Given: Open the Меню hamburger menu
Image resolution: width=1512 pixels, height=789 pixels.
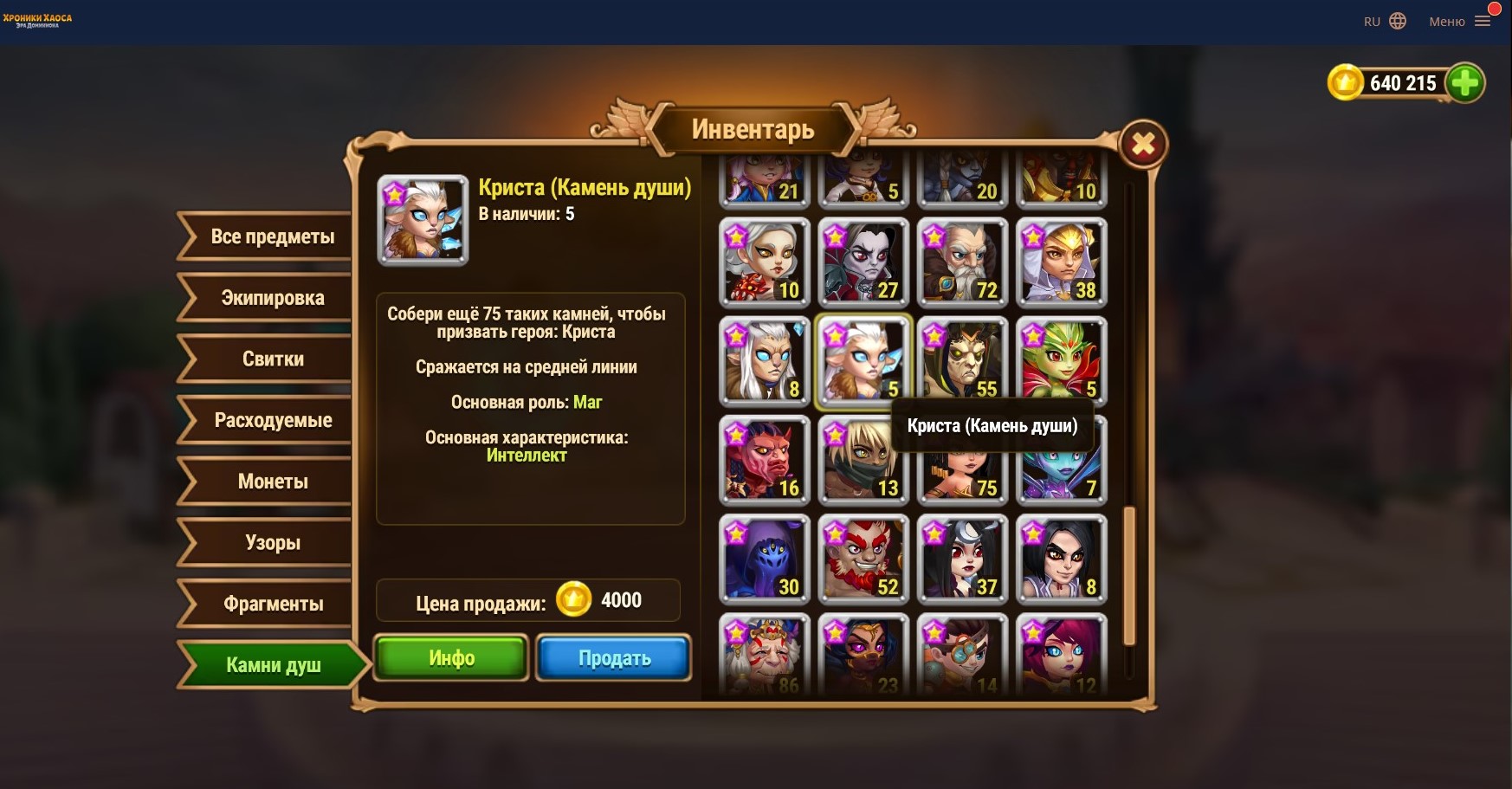Looking at the screenshot, I should coord(1482,22).
